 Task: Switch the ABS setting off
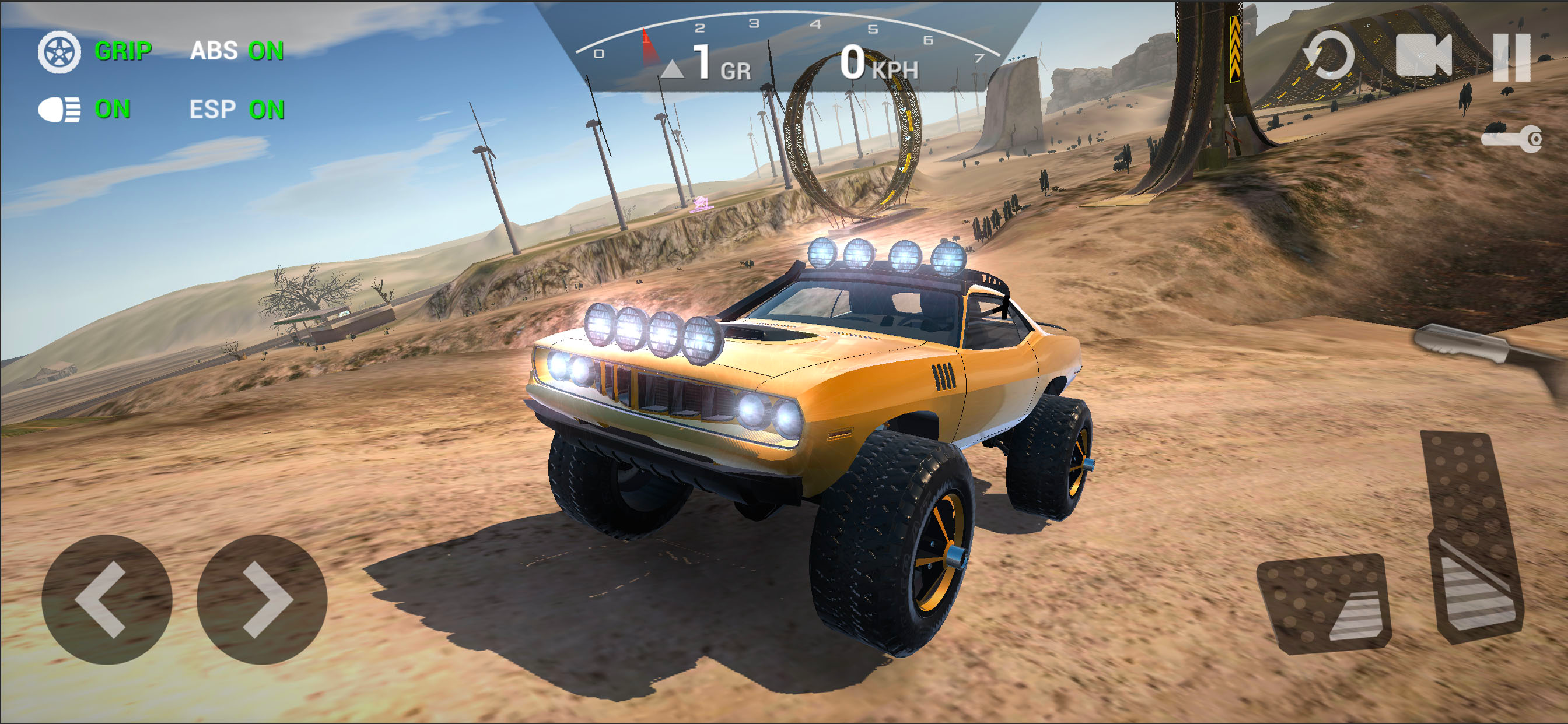pos(237,51)
